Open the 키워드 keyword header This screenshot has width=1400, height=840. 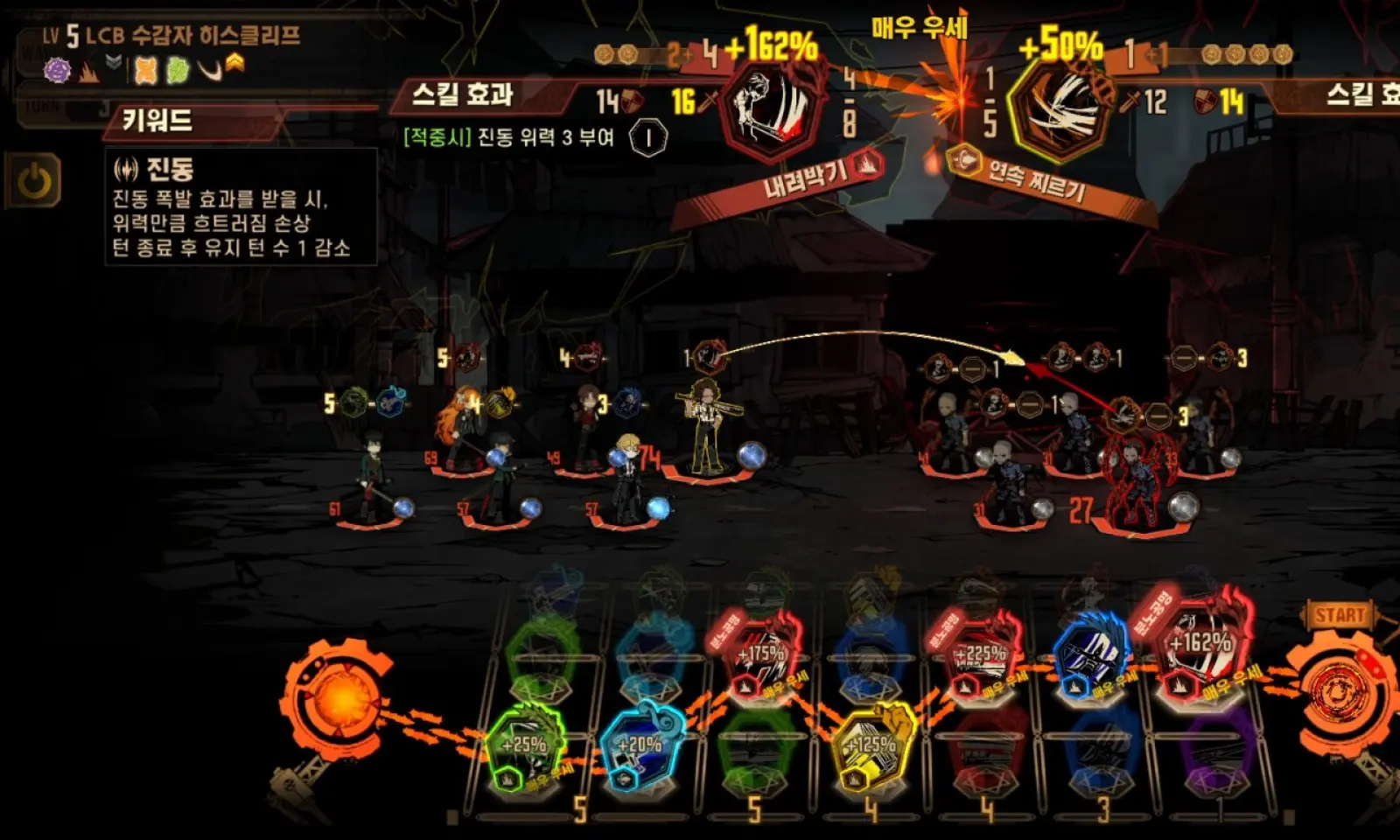click(157, 120)
